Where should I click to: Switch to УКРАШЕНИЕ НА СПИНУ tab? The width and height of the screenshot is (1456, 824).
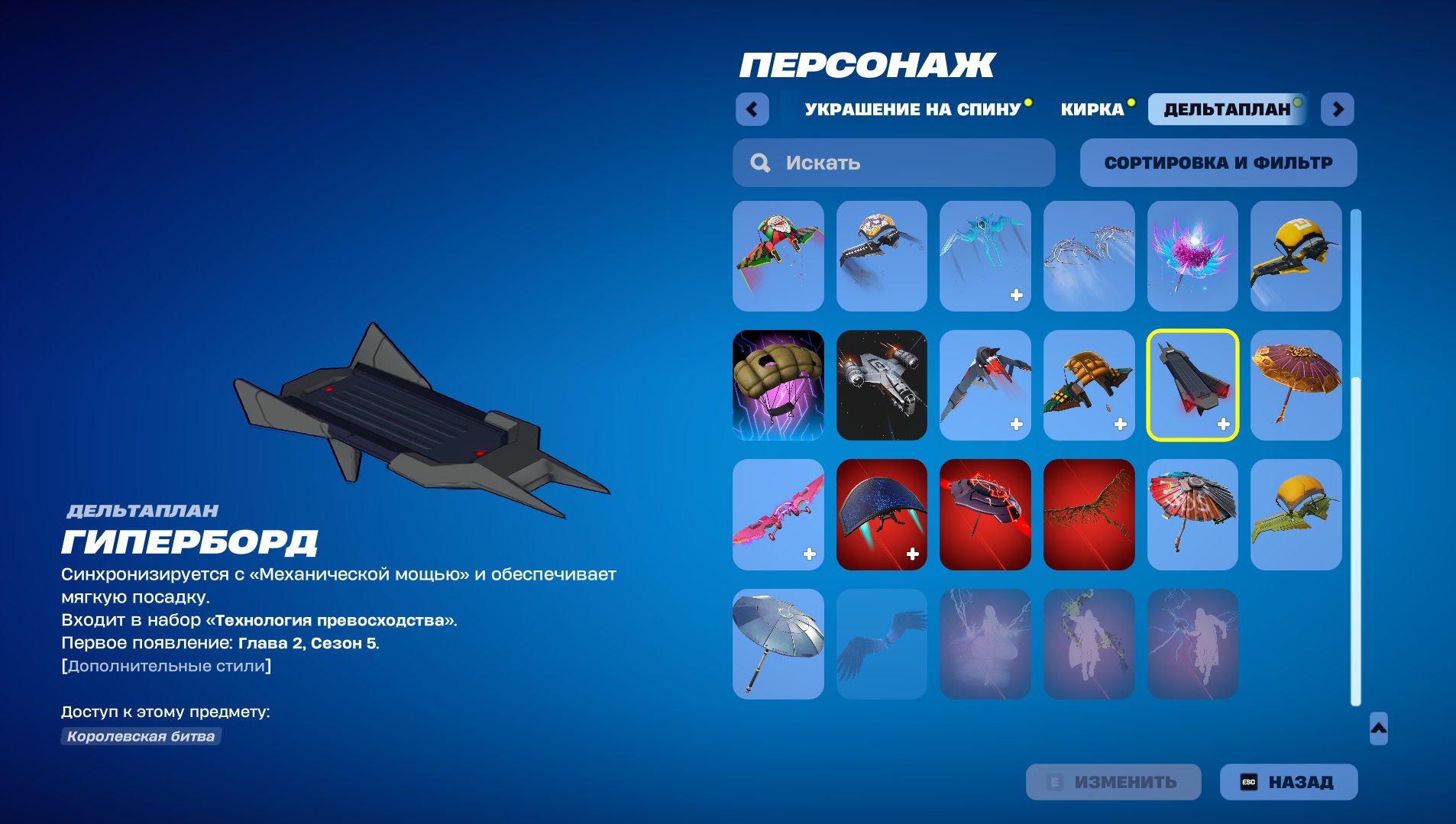[x=911, y=109]
